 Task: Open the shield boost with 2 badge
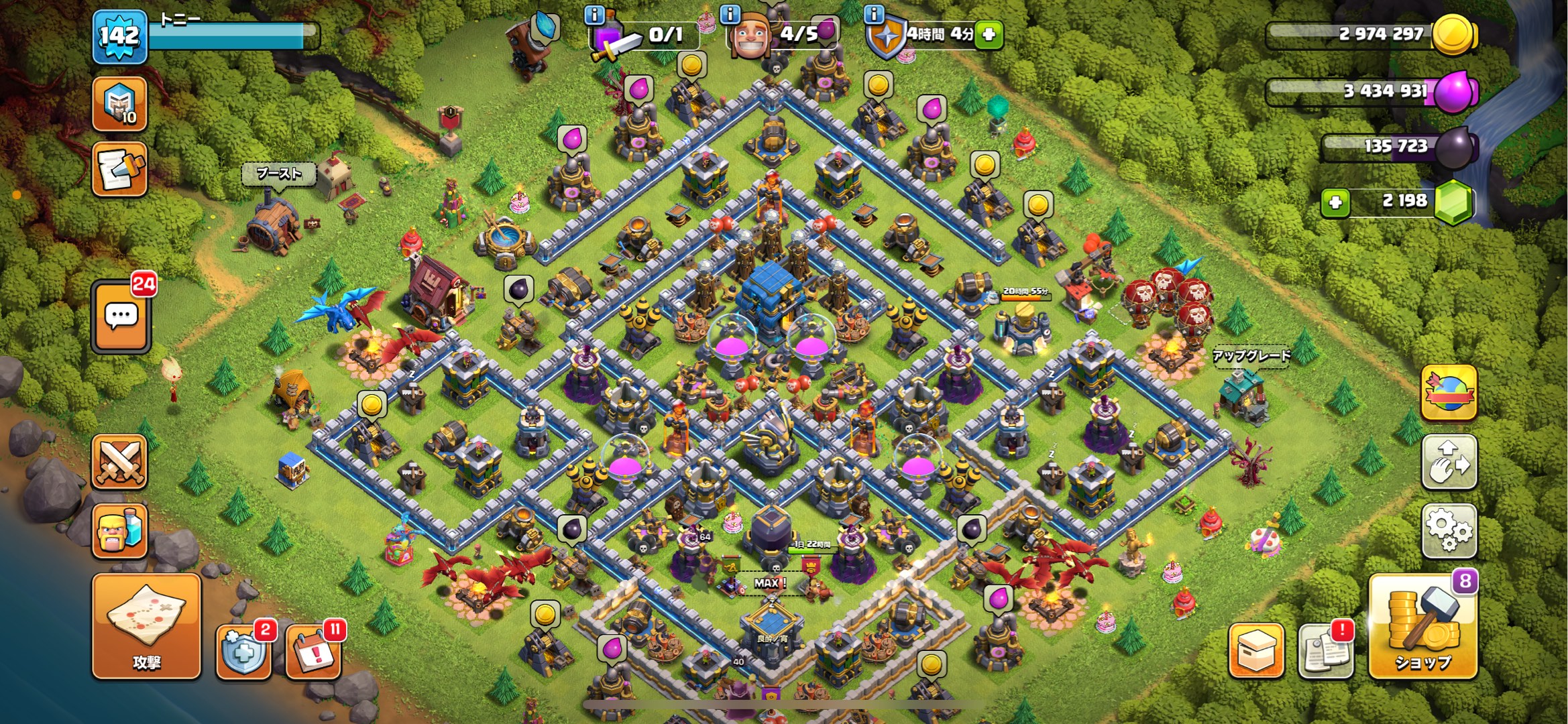pyautogui.click(x=243, y=651)
